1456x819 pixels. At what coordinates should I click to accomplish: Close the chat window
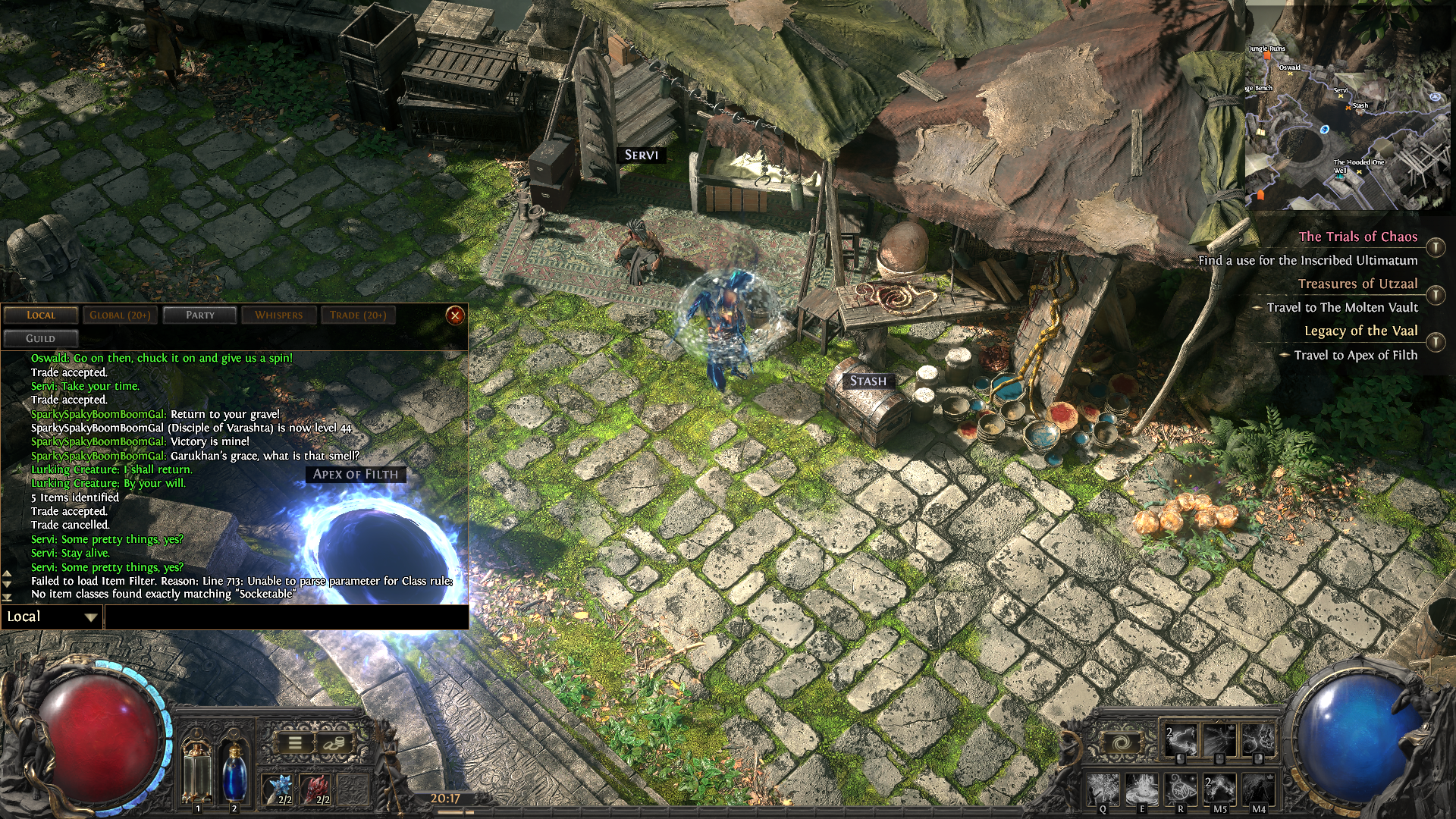point(455,315)
